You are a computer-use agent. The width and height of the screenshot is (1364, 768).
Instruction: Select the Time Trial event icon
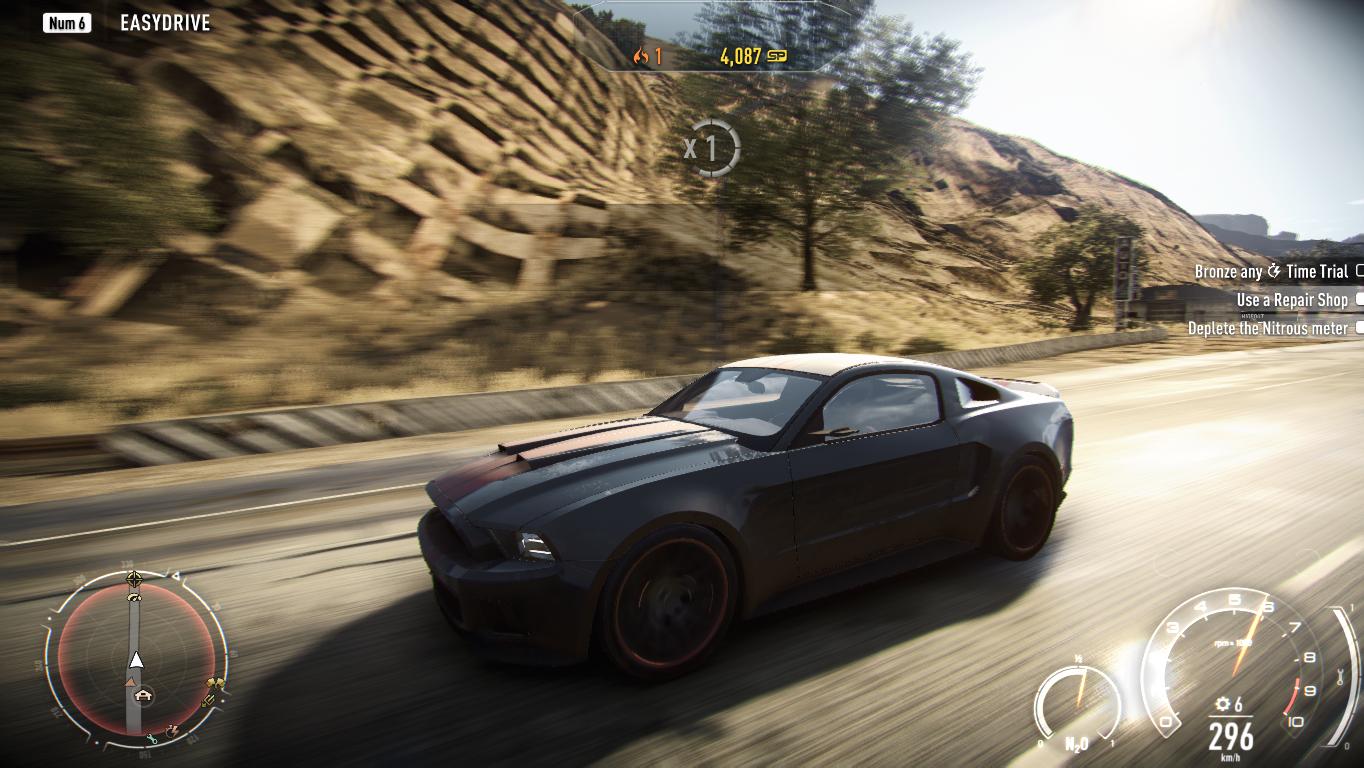coord(1273,271)
